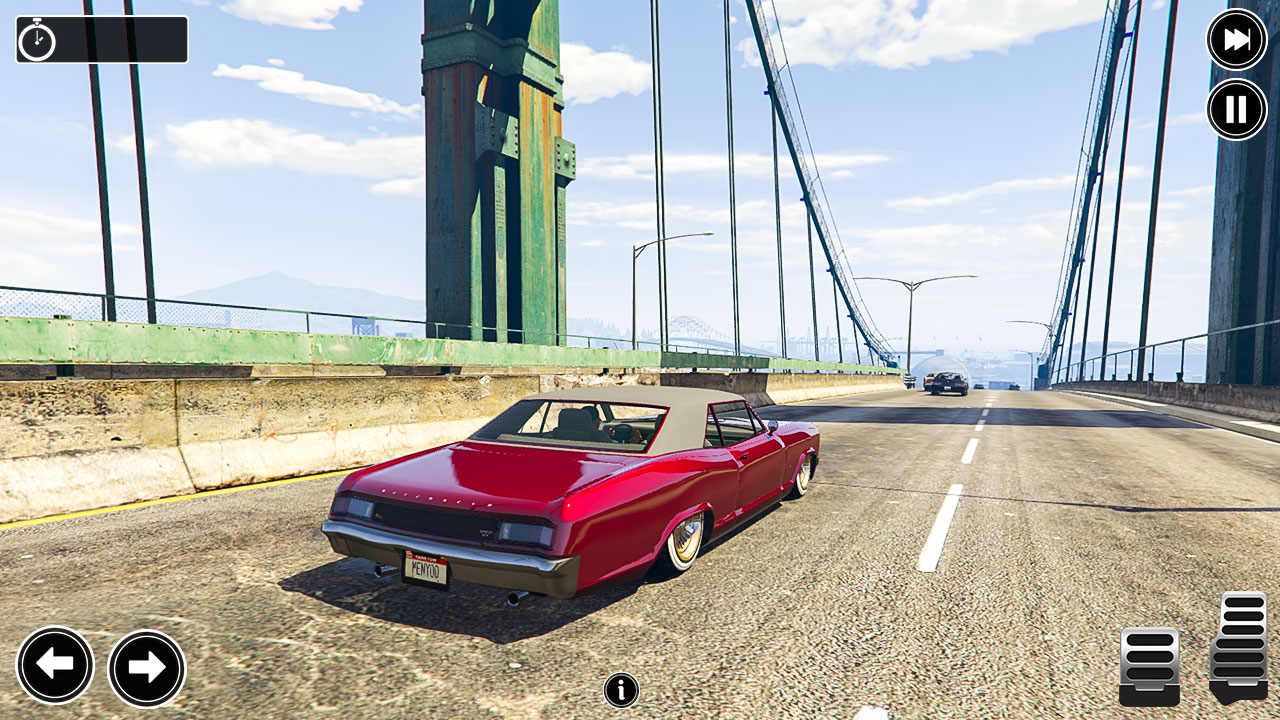1280x720 pixels.
Task: Open the info icon
Action: (x=621, y=690)
